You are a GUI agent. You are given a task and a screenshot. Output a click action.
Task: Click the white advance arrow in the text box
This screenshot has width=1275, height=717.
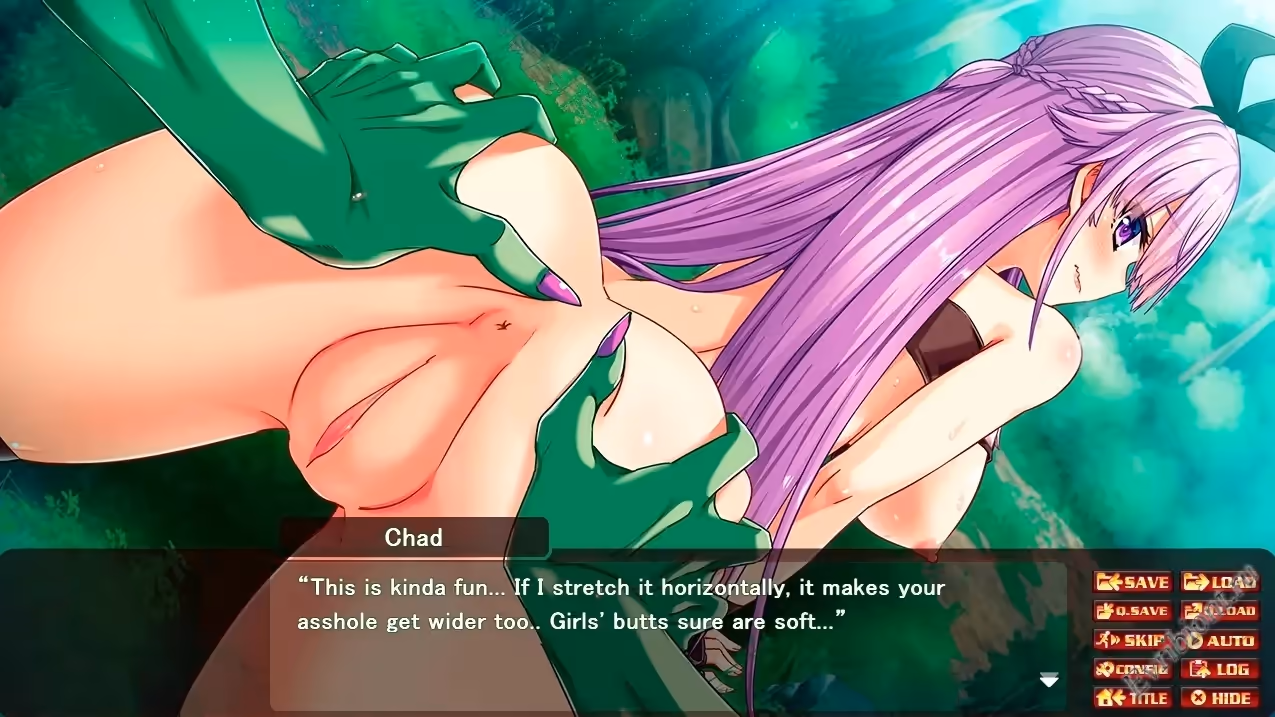click(x=1049, y=681)
